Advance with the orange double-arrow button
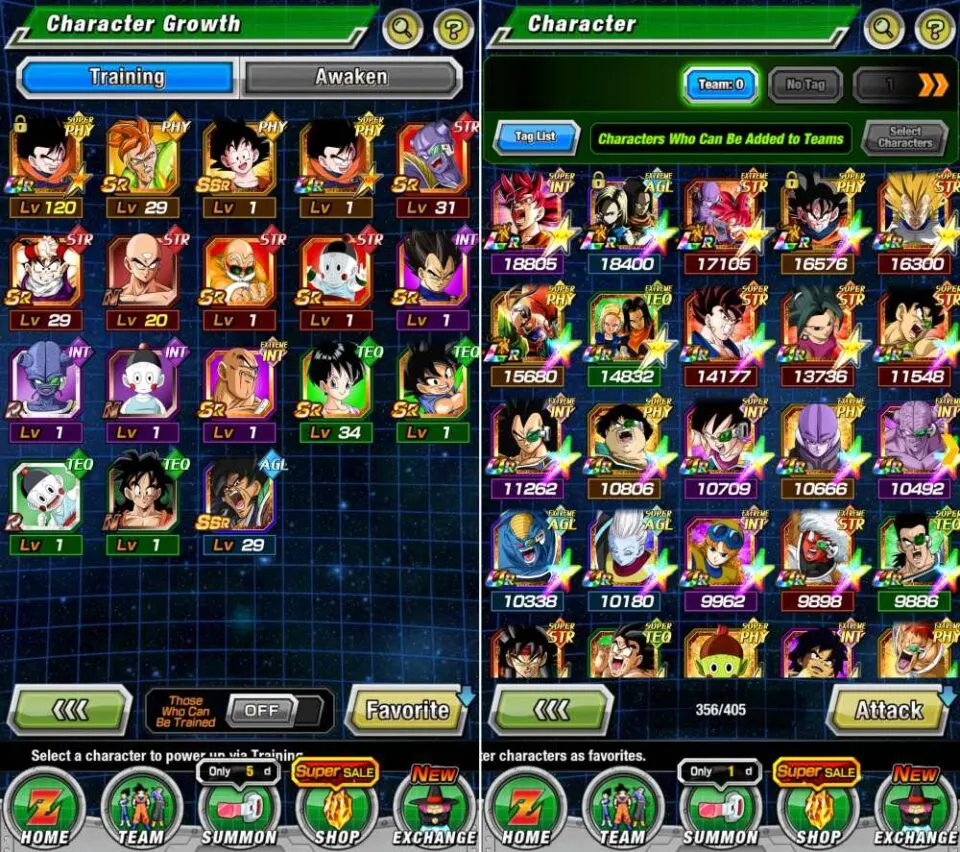 tap(932, 85)
